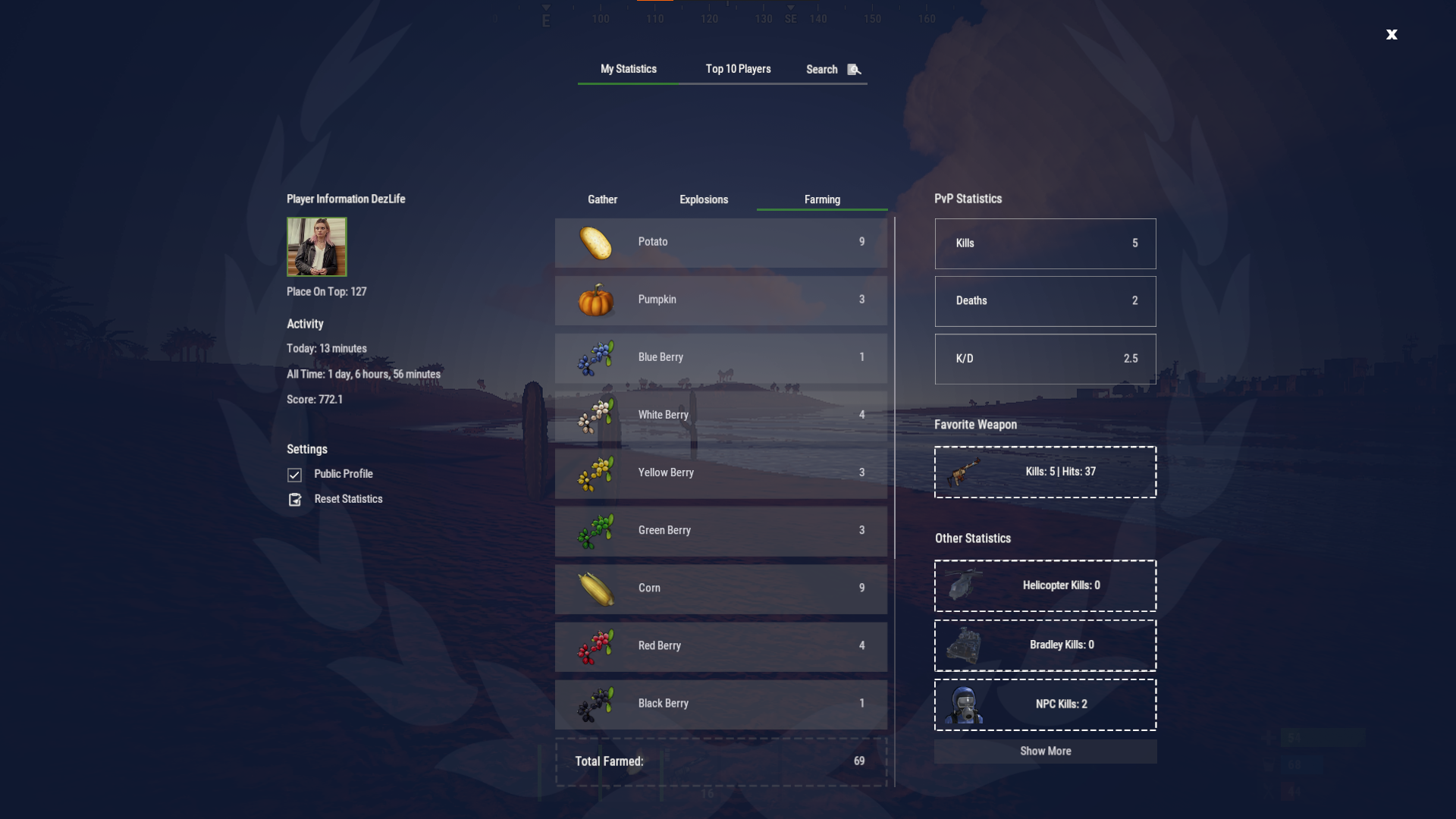Toggle the Public Profile checkbox
This screenshot has height=819, width=1456.
click(x=295, y=475)
